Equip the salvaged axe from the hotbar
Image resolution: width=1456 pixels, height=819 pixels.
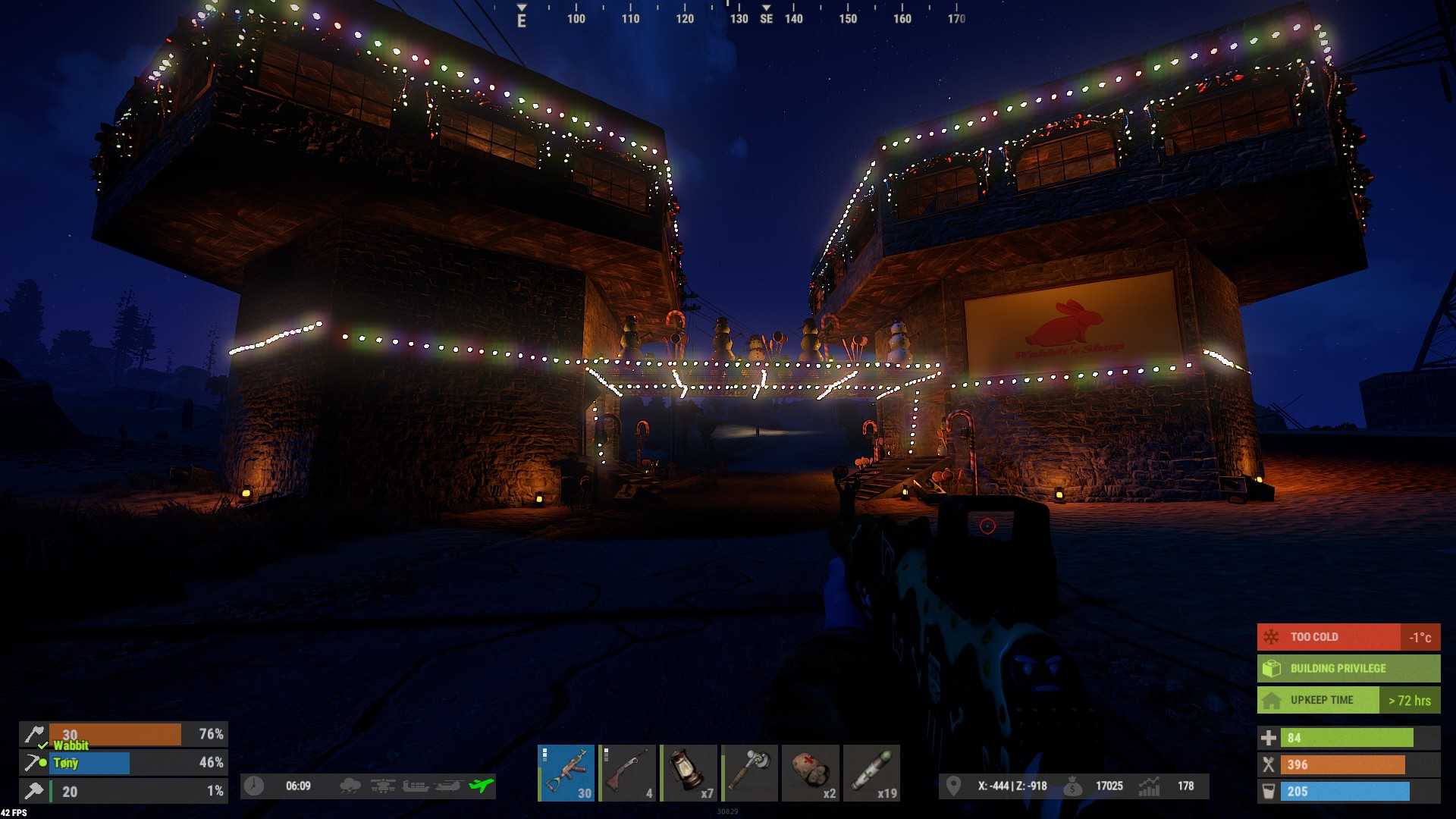[749, 773]
